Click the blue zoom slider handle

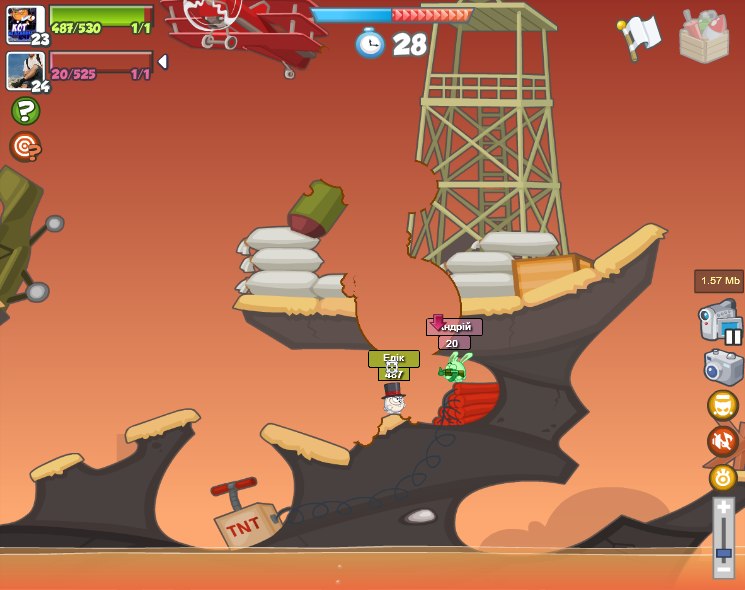(x=723, y=552)
